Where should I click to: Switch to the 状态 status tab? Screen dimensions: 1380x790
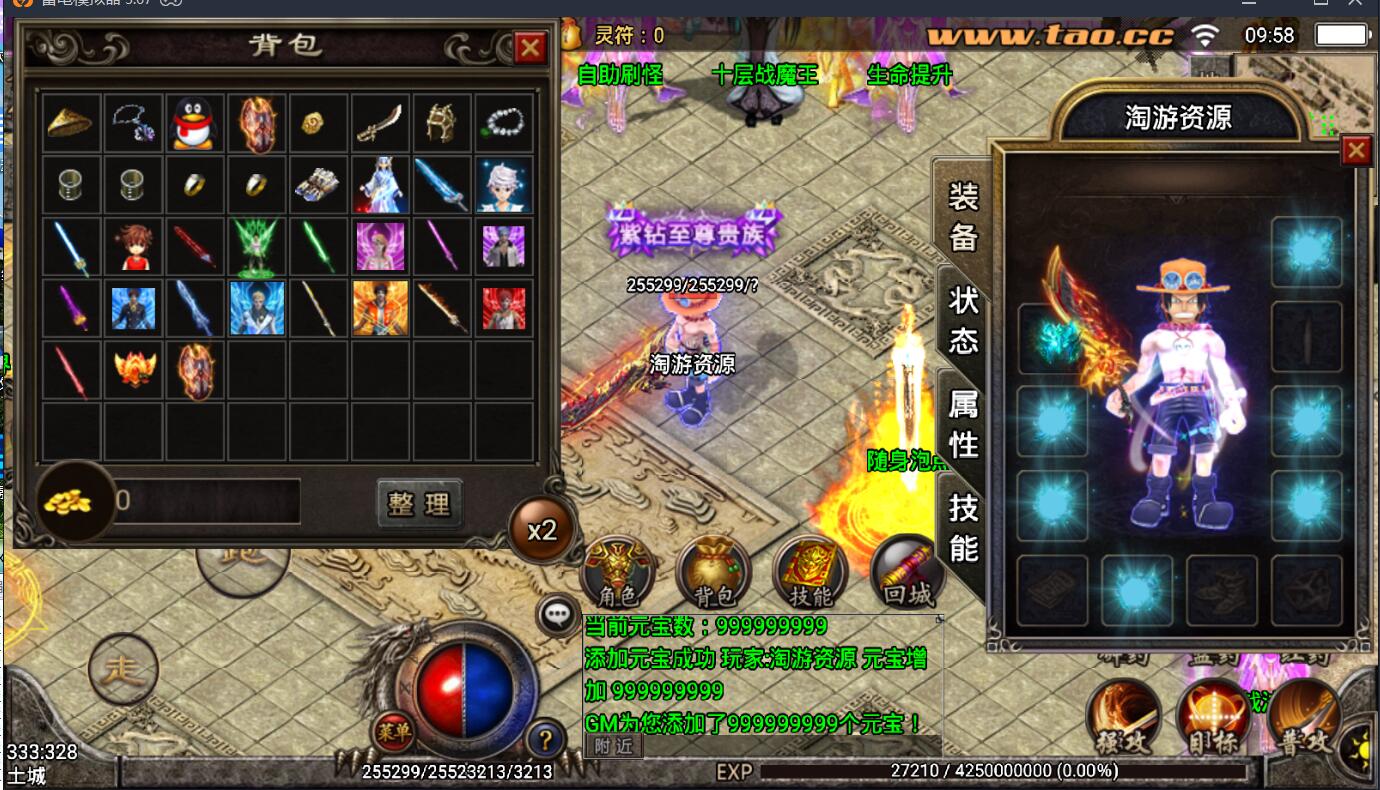pos(963,320)
